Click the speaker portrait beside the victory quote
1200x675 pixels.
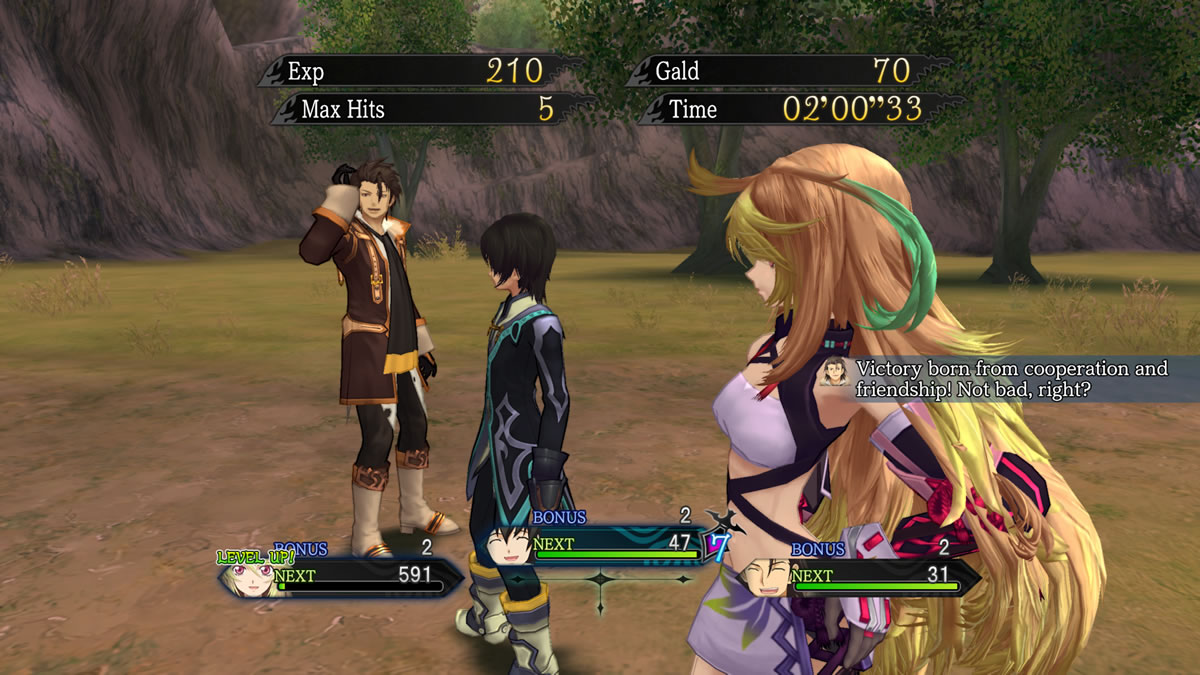[x=833, y=371]
